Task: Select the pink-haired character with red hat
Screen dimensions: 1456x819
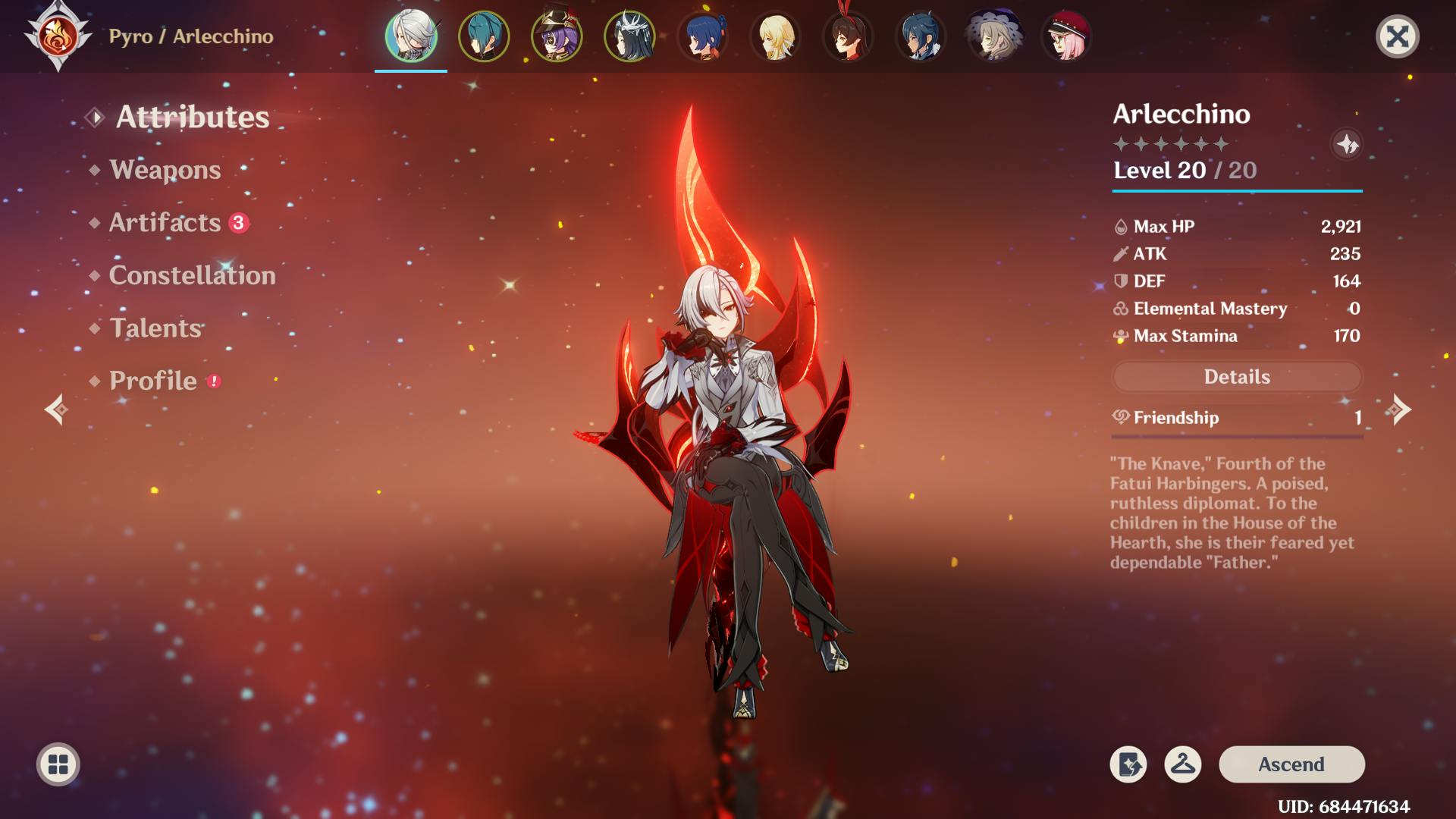Action: 1066,36
